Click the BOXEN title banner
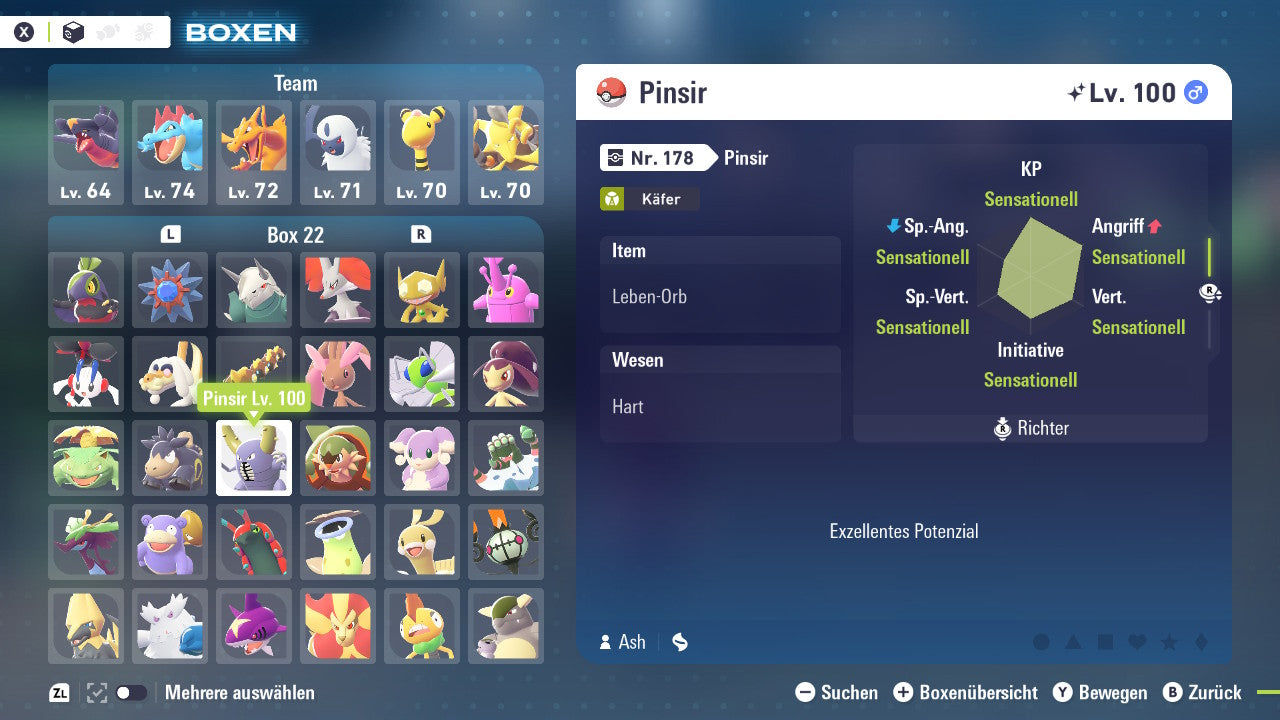Screen dimensions: 1280x720 point(241,32)
